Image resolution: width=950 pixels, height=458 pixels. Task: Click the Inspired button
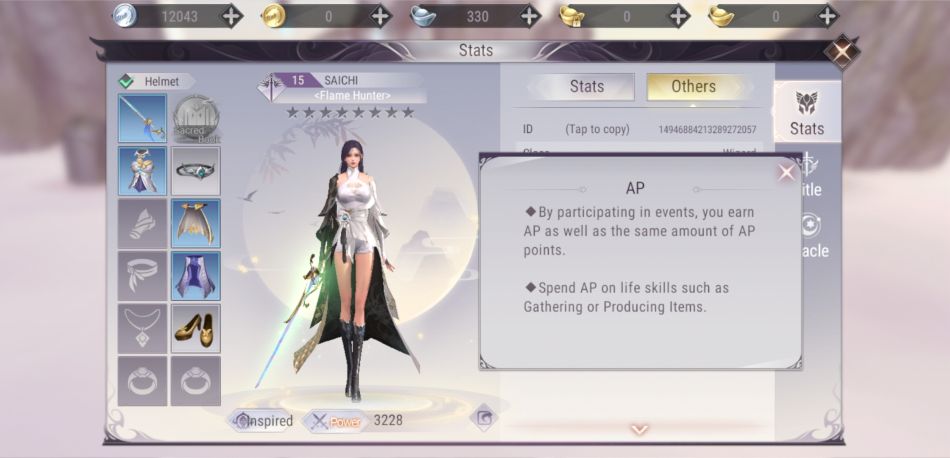(264, 421)
